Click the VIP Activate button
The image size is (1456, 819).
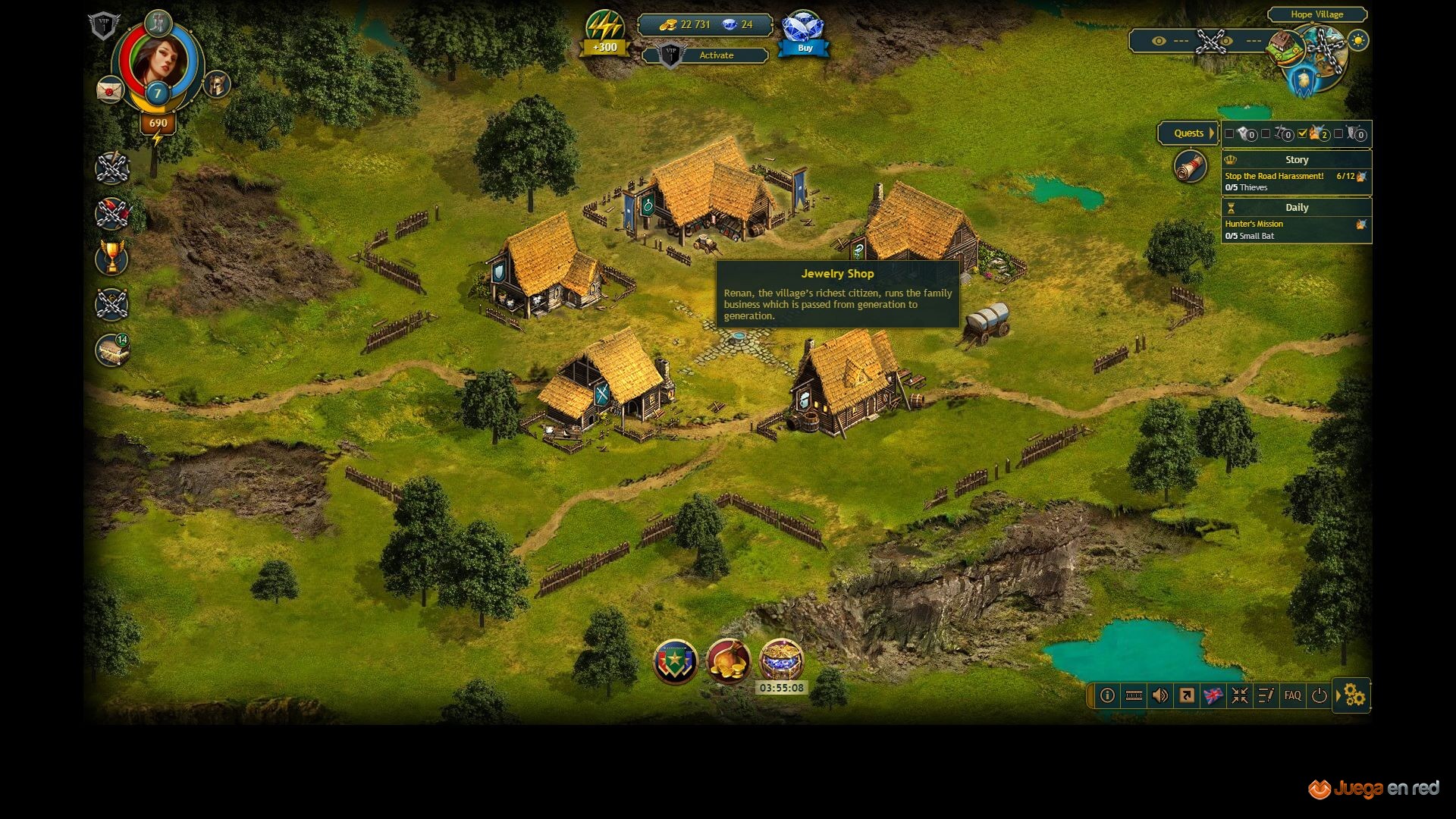716,55
